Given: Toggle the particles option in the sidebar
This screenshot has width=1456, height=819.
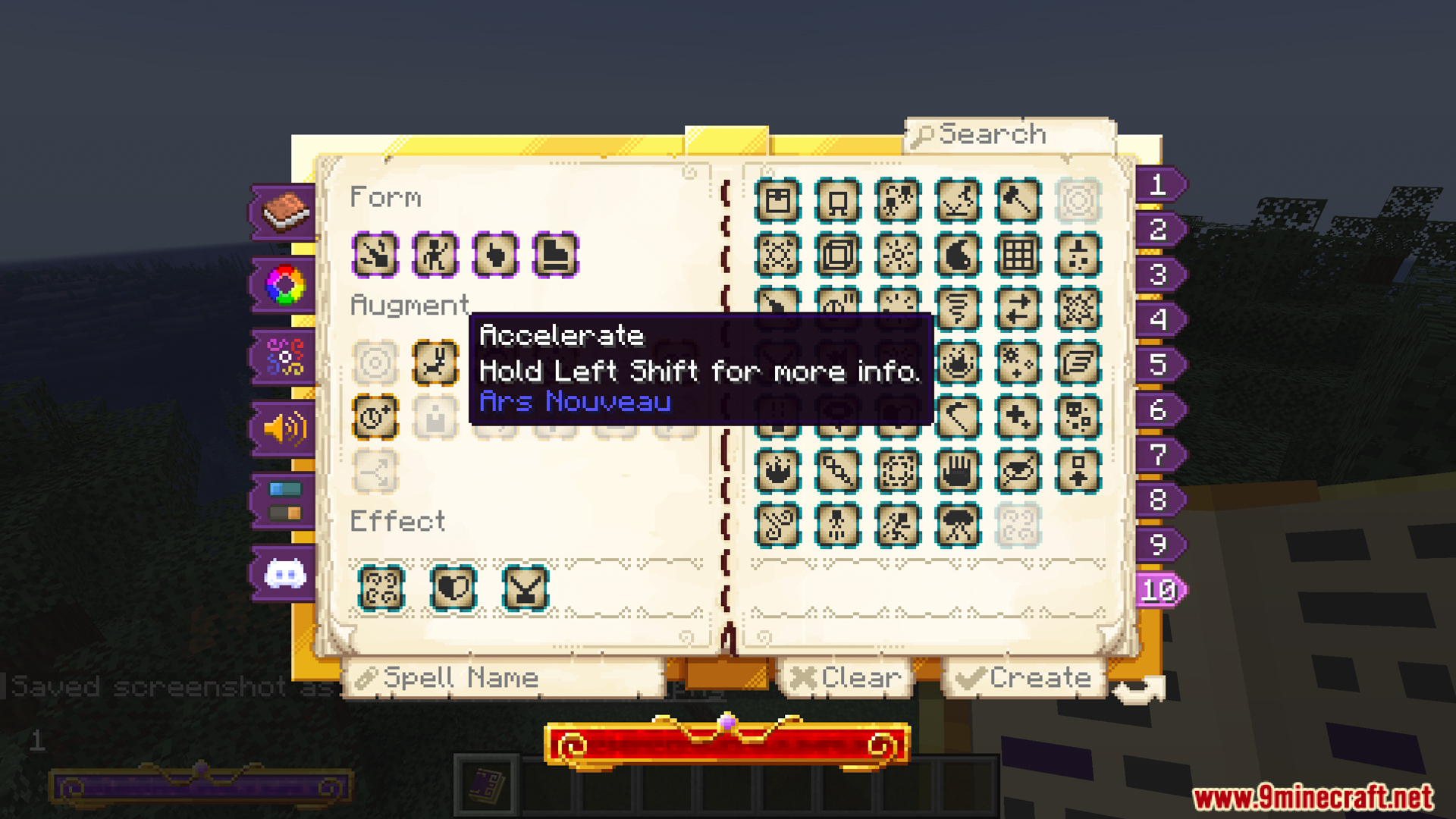Looking at the screenshot, I should pyautogui.click(x=283, y=356).
